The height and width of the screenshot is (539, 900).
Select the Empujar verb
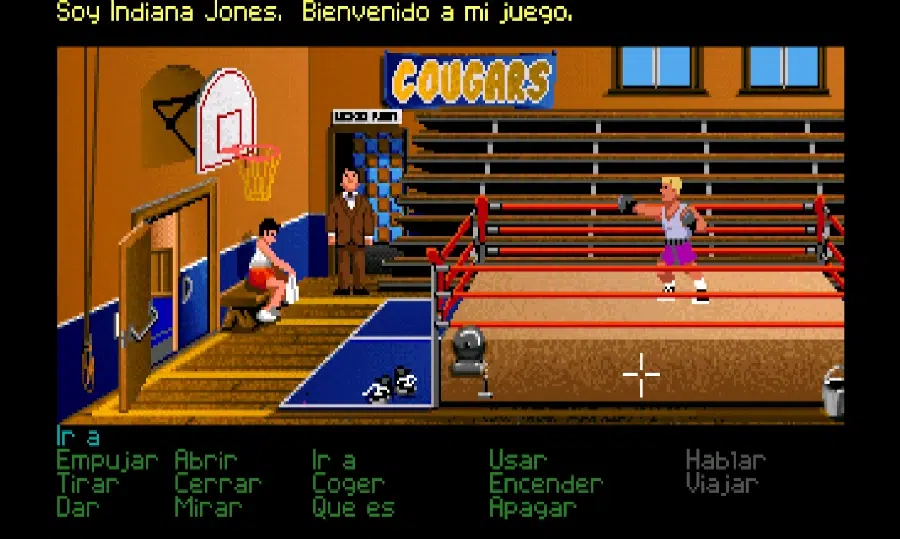107,462
